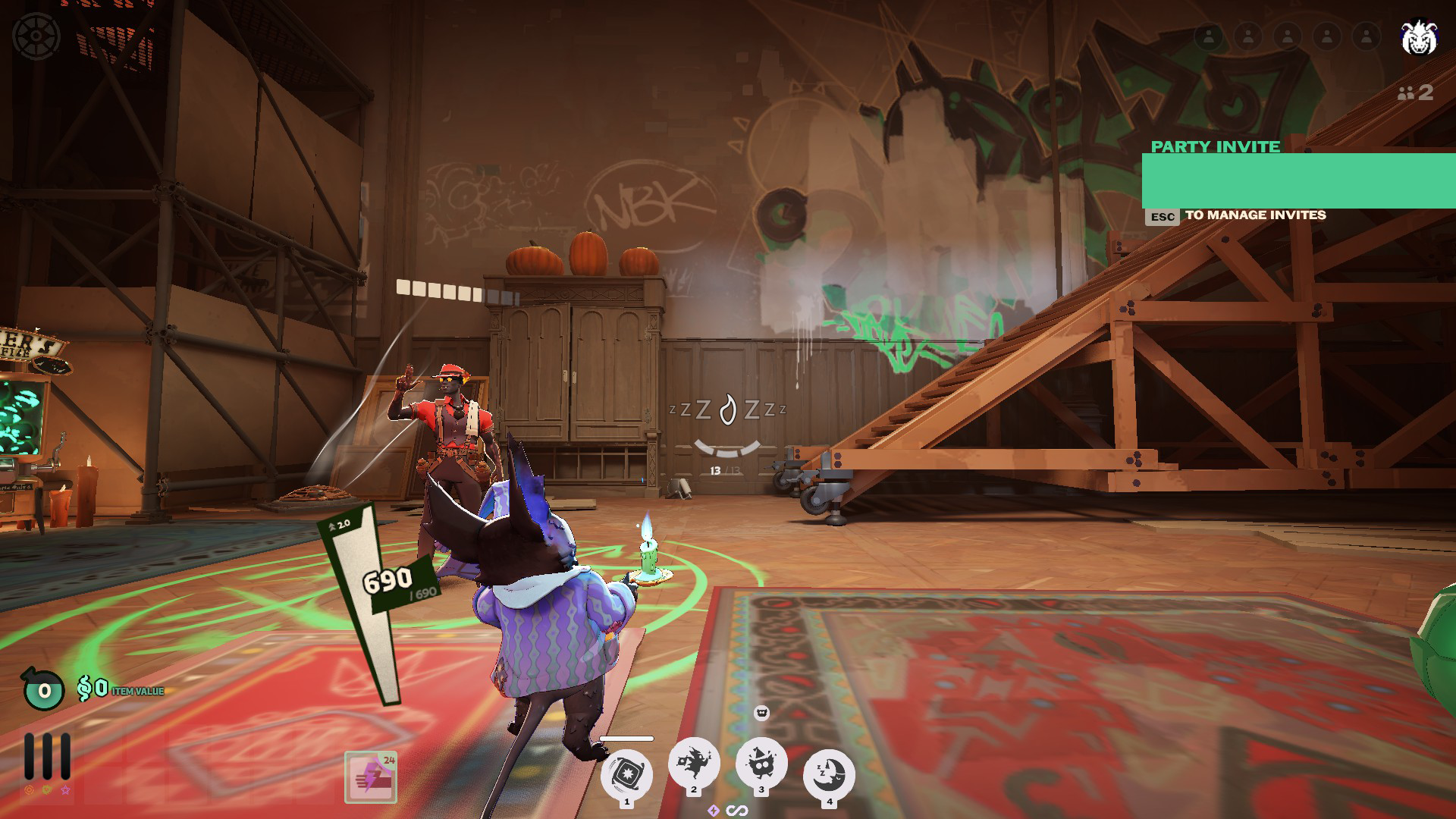Trigger the owl-hat creature ability in slot 3
This screenshot has width=1456, height=819.
pos(761,761)
